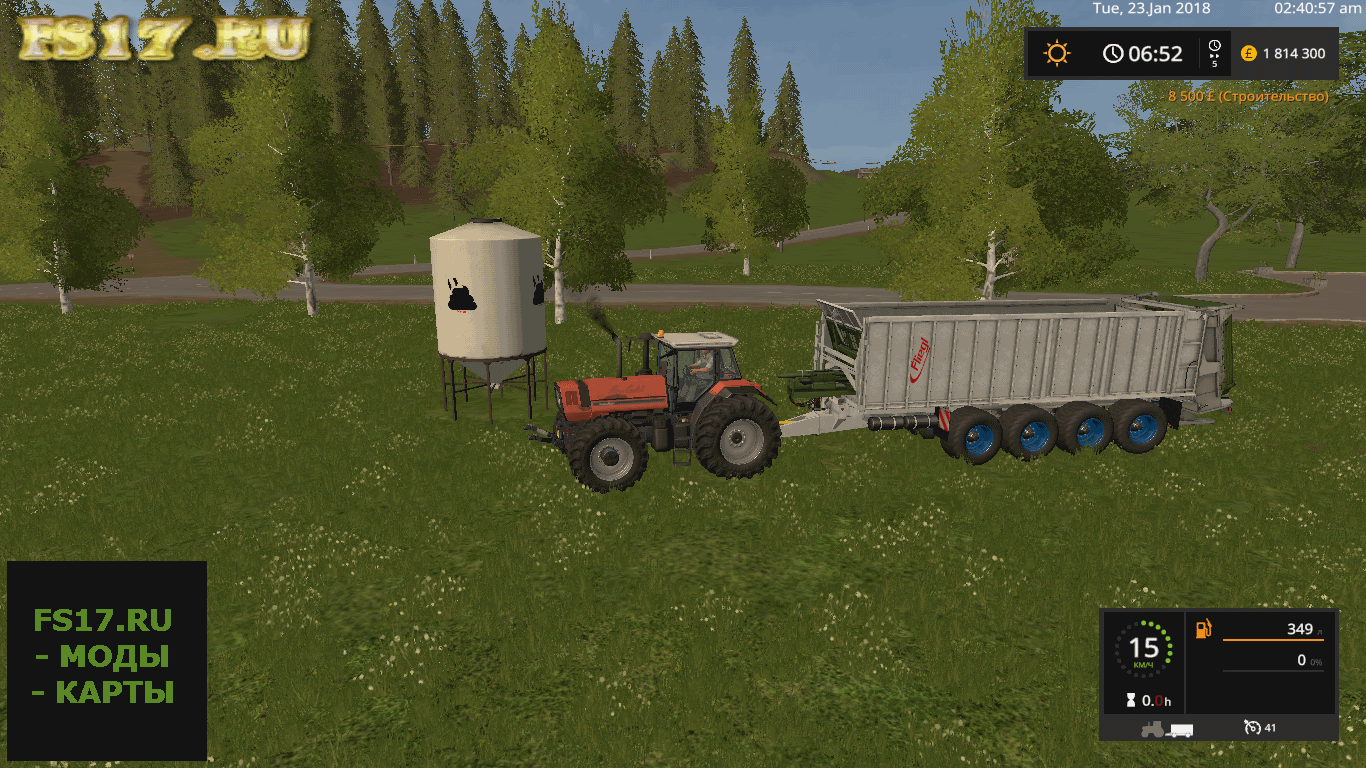Click the sun weather icon
The image size is (1366, 768).
1057,53
